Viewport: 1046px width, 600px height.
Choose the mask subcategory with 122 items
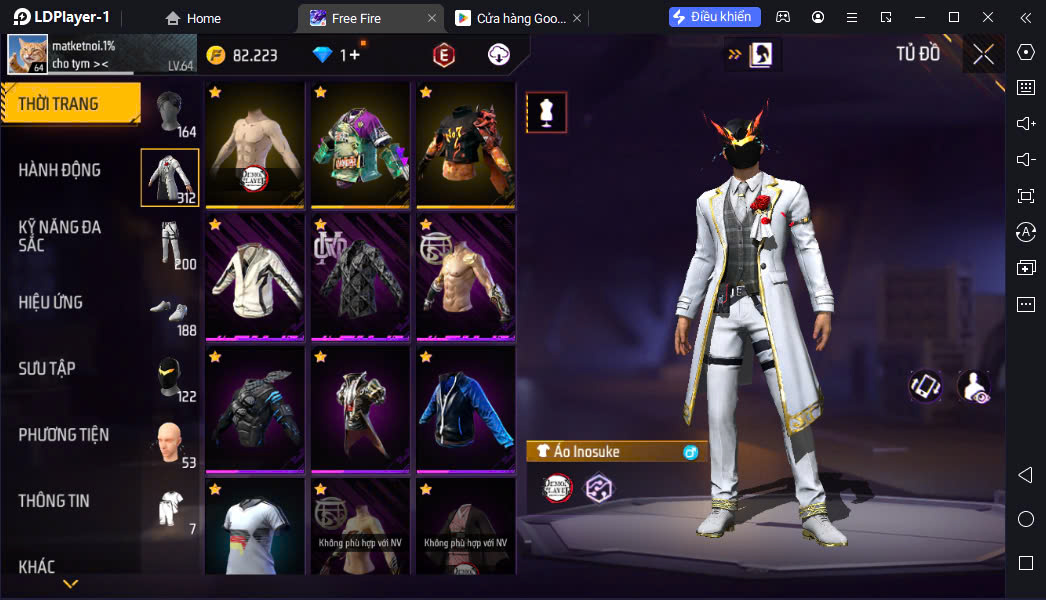pos(170,376)
